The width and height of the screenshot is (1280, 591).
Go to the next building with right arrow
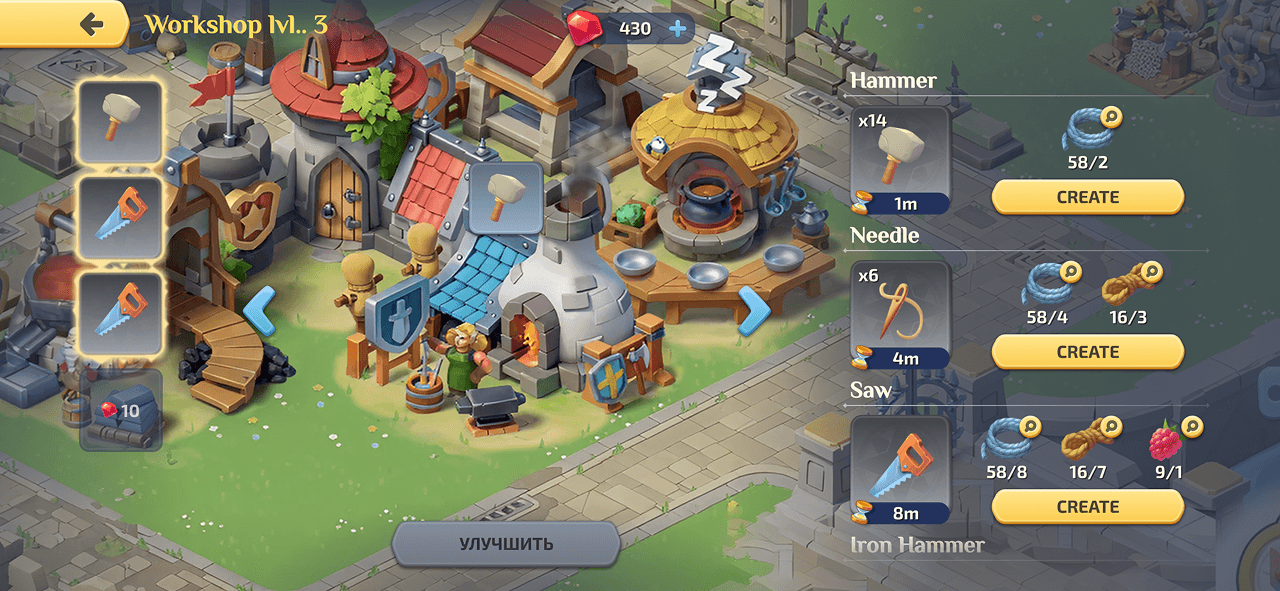pyautogui.click(x=754, y=310)
